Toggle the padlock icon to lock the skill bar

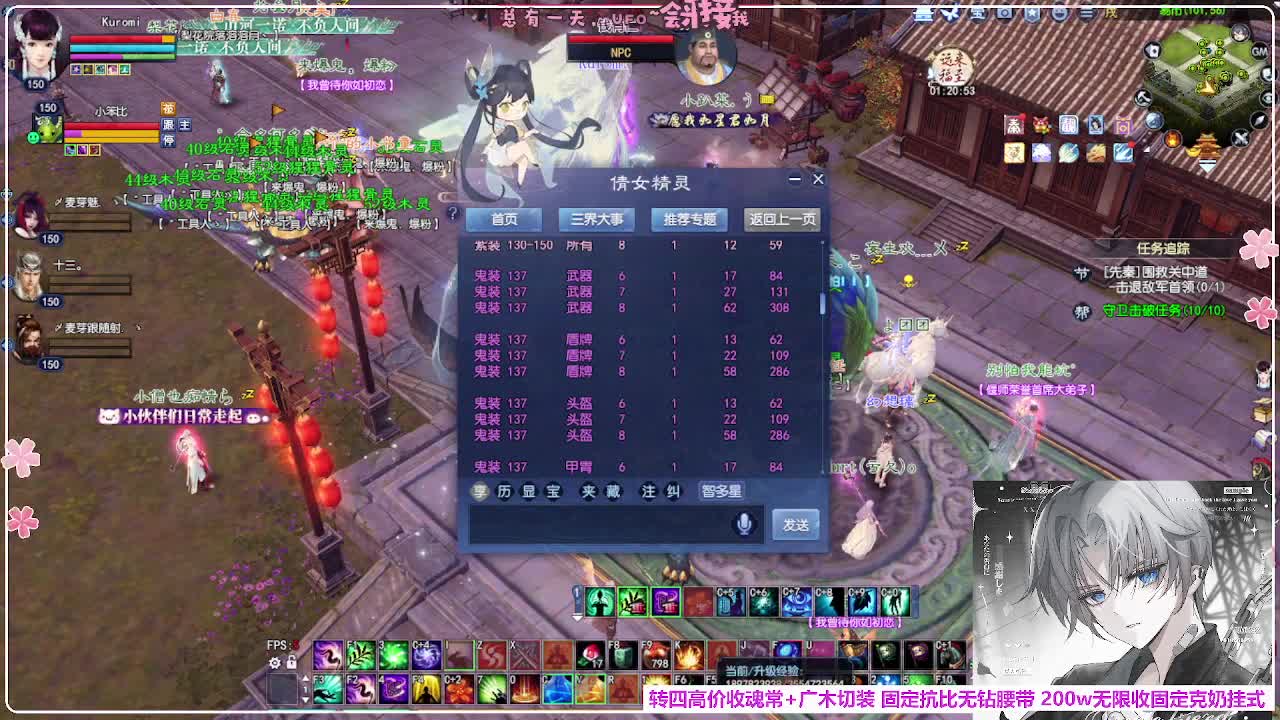coord(291,663)
